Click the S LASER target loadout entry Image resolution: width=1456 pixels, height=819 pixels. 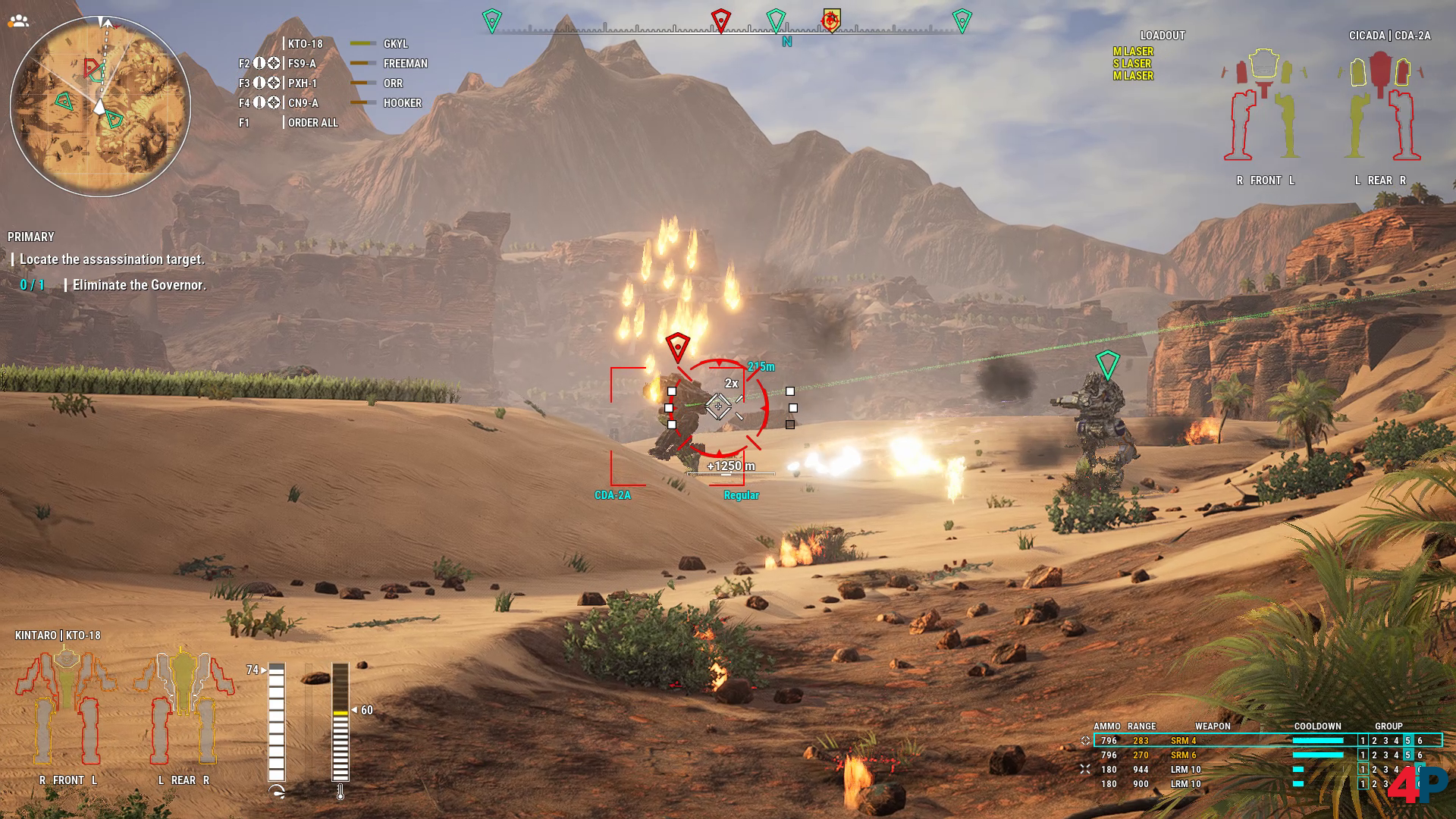pos(1132,64)
